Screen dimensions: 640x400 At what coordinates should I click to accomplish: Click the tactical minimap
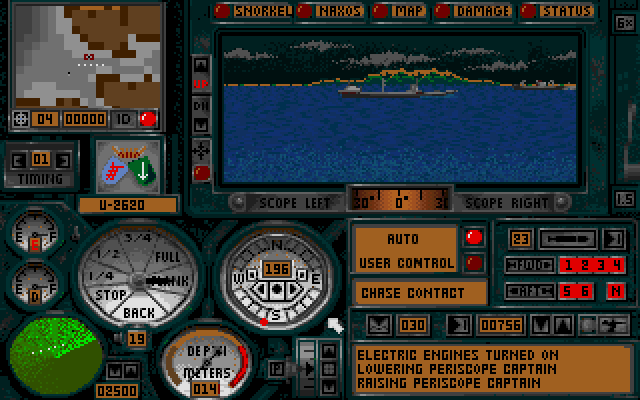[87, 54]
